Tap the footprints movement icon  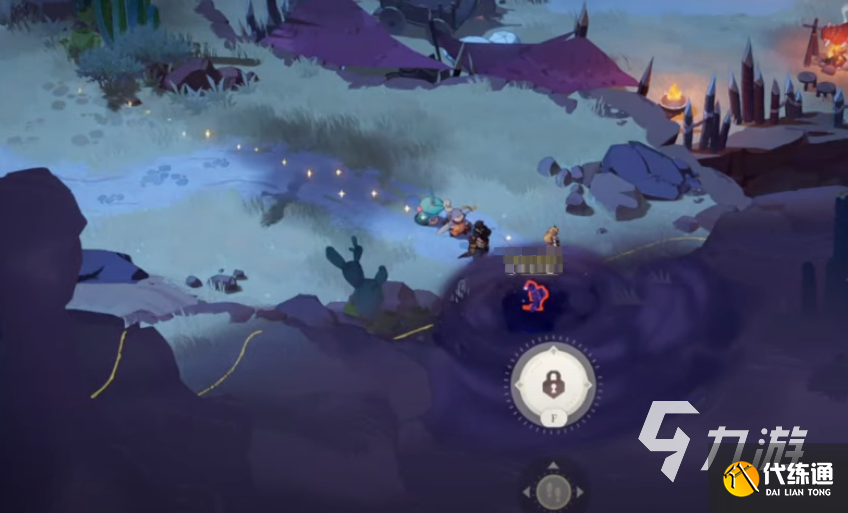coord(553,491)
